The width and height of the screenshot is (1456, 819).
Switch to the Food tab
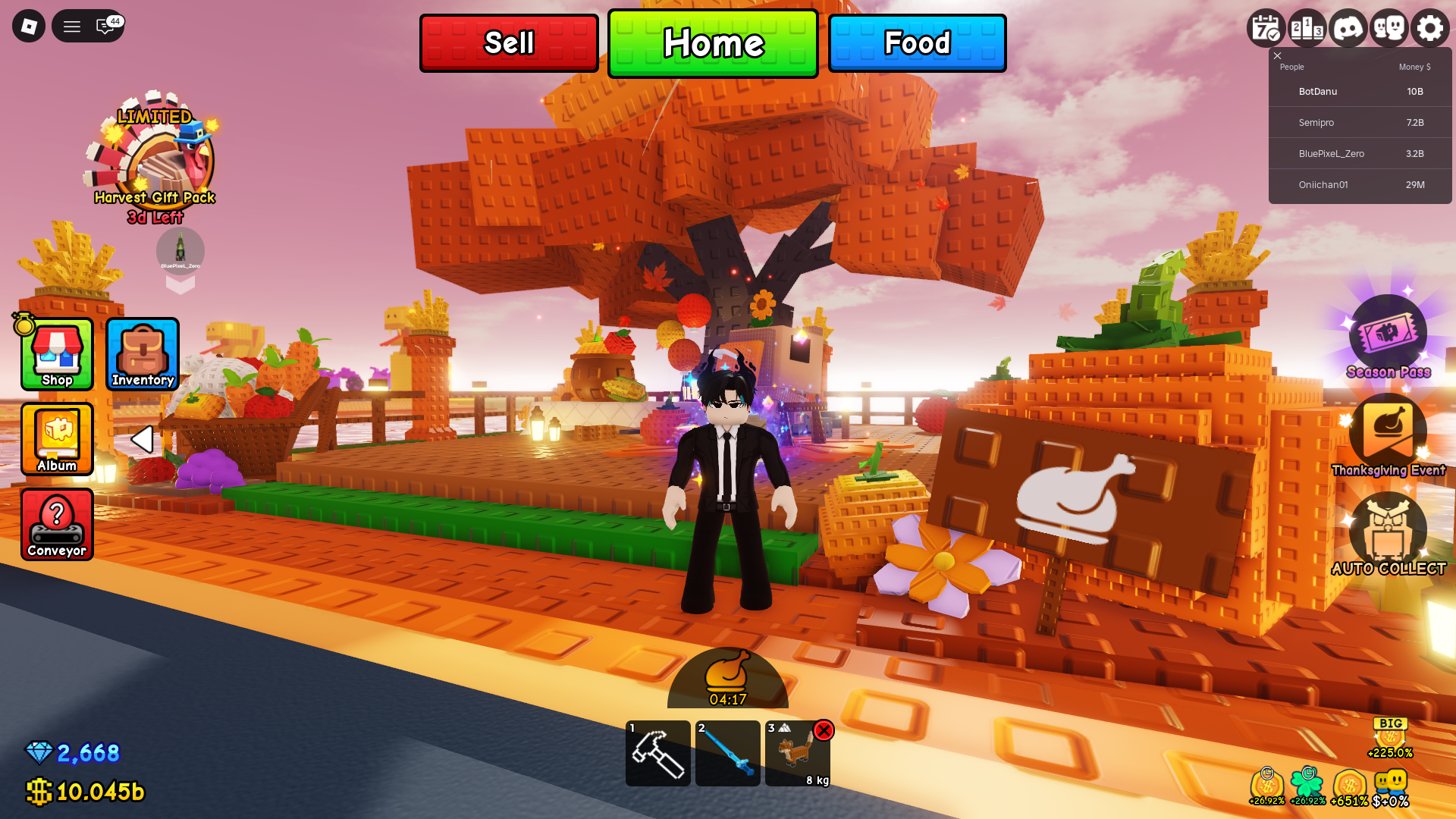917,43
